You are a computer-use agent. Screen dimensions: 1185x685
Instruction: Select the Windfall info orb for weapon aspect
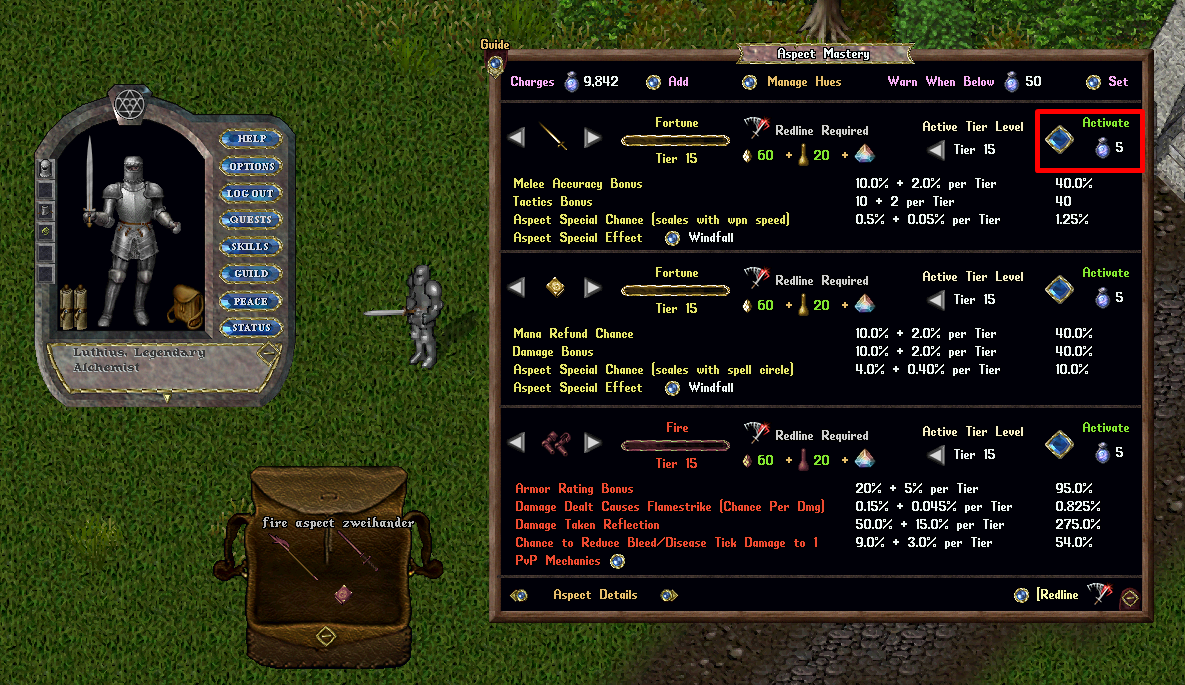click(672, 238)
